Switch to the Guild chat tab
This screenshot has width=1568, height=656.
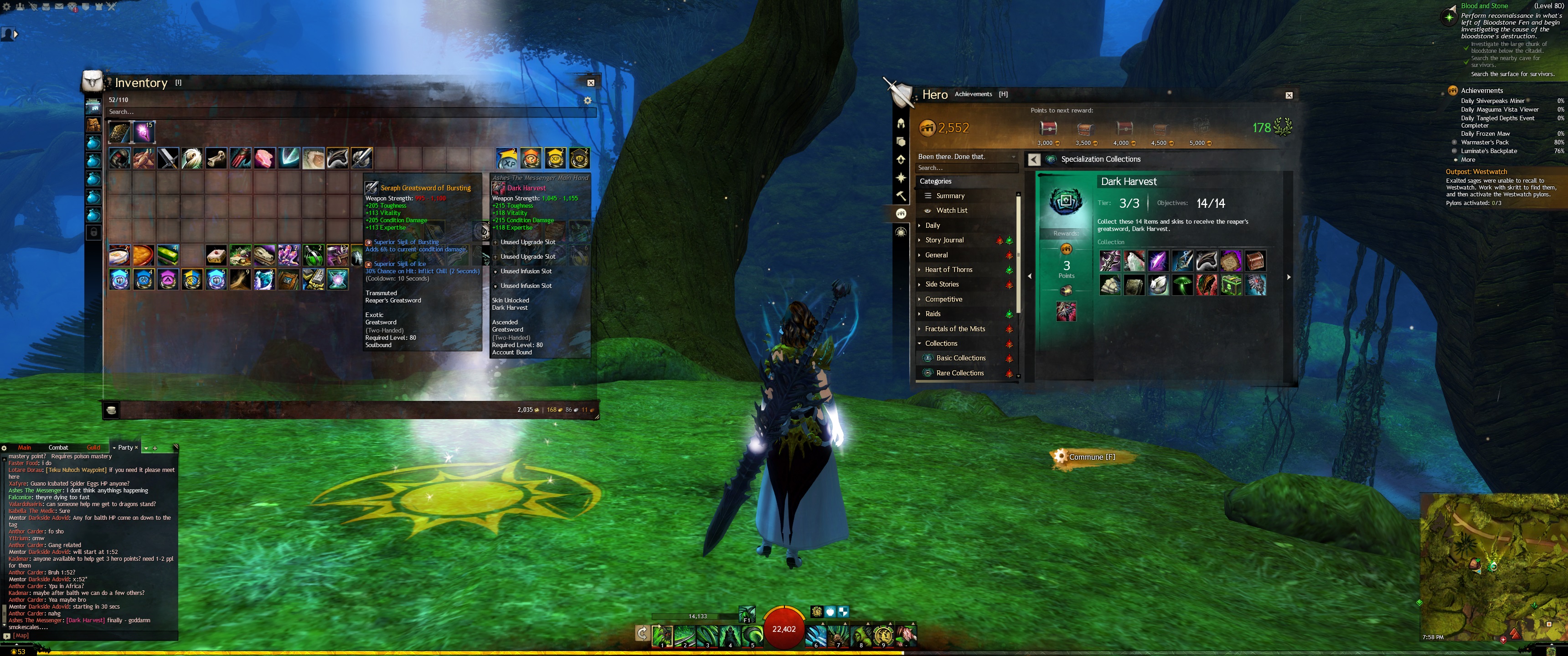click(x=93, y=447)
